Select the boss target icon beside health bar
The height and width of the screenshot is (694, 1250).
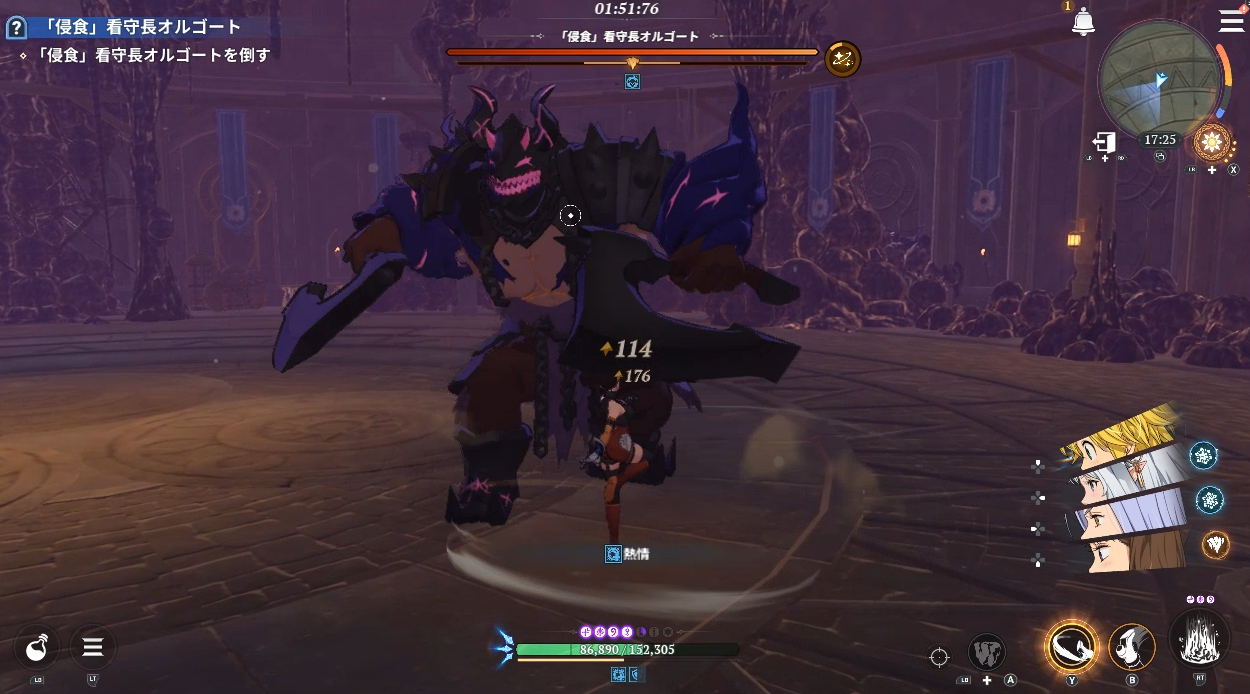(842, 59)
